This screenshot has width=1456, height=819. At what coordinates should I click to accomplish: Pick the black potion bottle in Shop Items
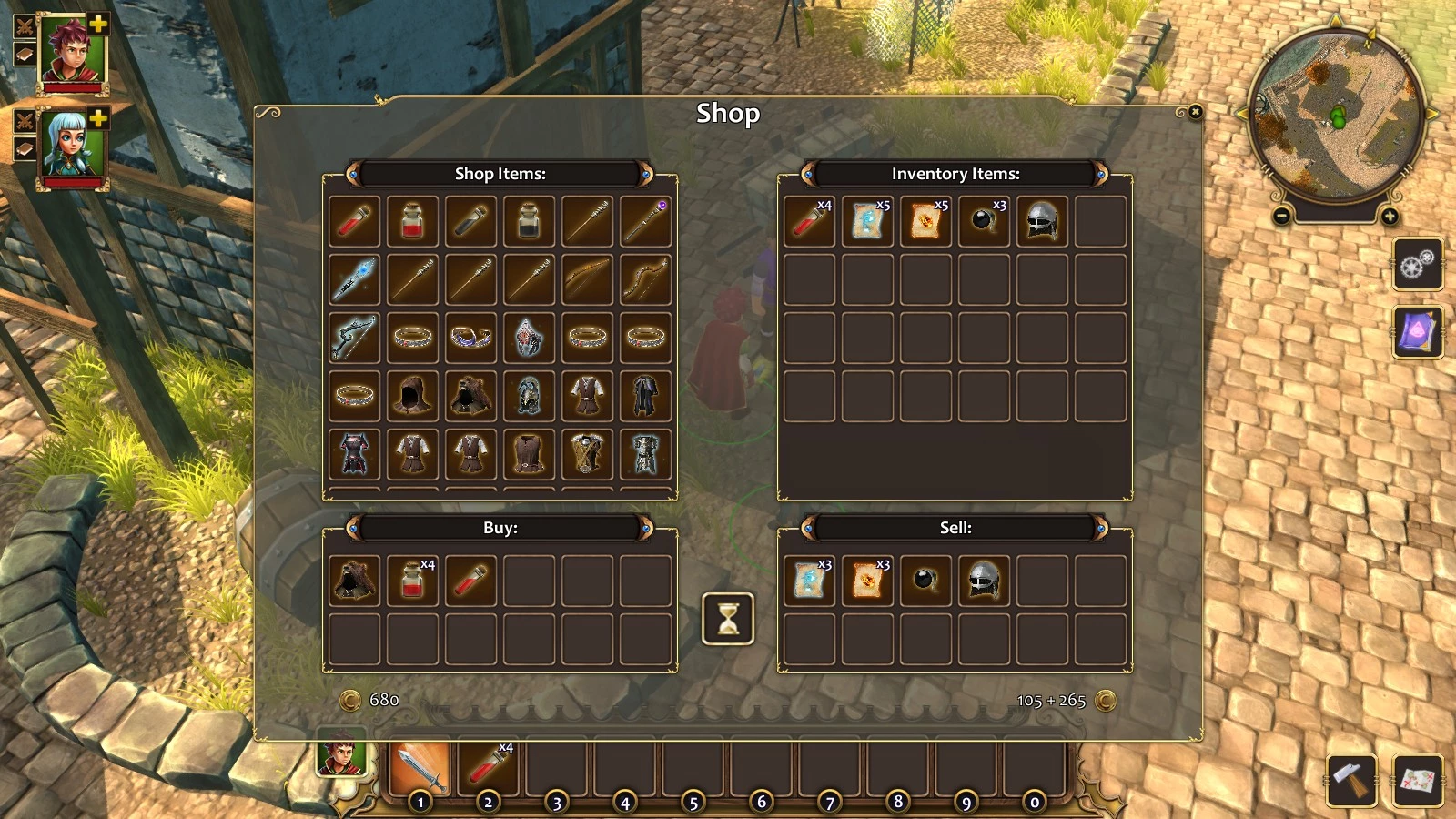pos(529,221)
